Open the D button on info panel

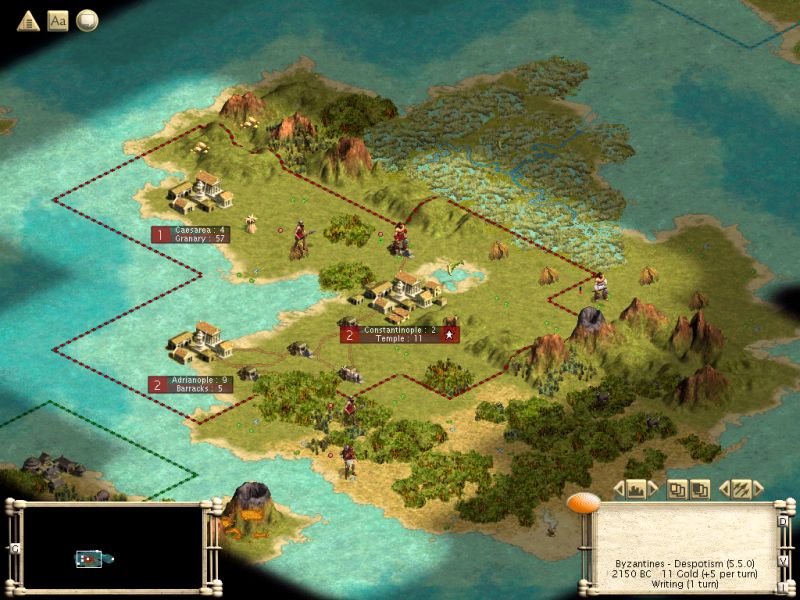(783, 521)
